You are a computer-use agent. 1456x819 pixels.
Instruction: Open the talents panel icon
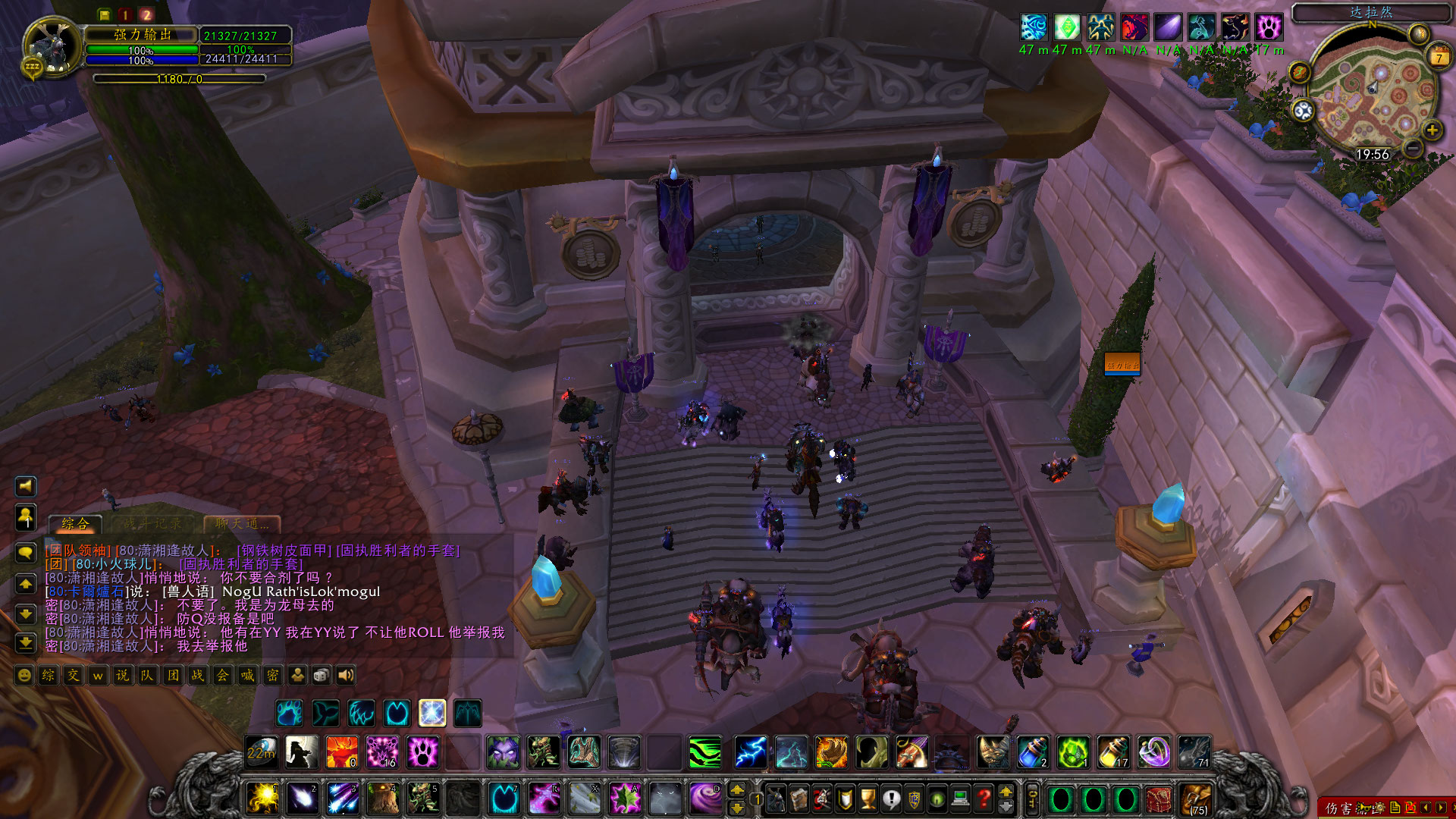click(x=822, y=798)
